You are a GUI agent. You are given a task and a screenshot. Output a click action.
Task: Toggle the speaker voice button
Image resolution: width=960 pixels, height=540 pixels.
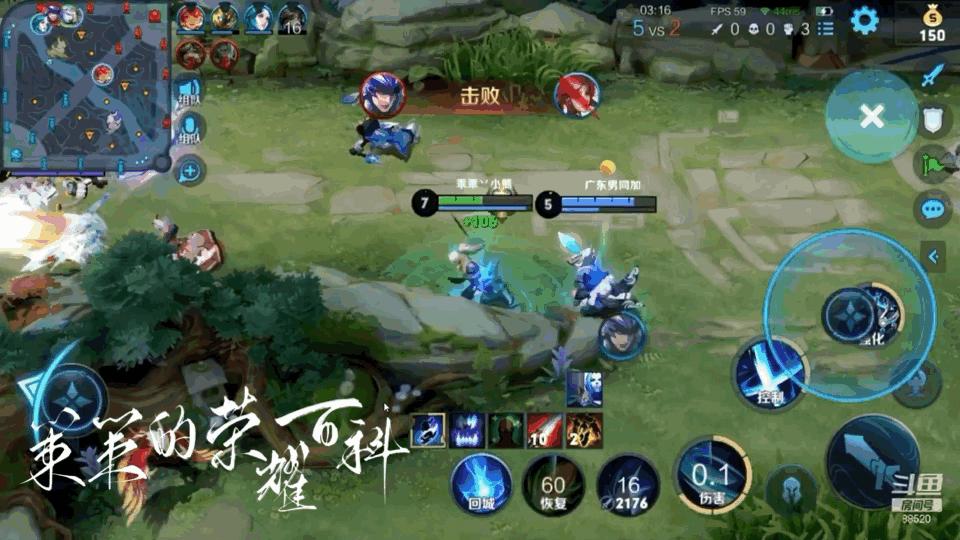click(188, 90)
